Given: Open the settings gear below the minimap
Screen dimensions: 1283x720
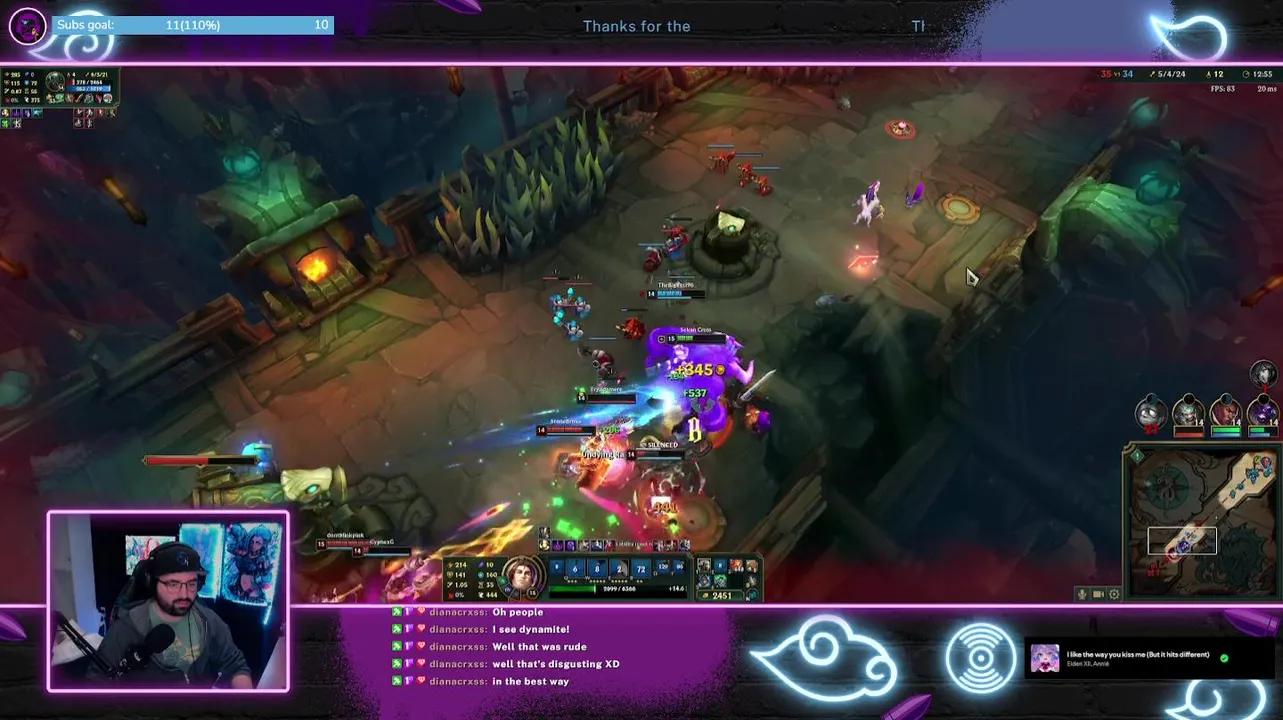Looking at the screenshot, I should [x=1113, y=593].
